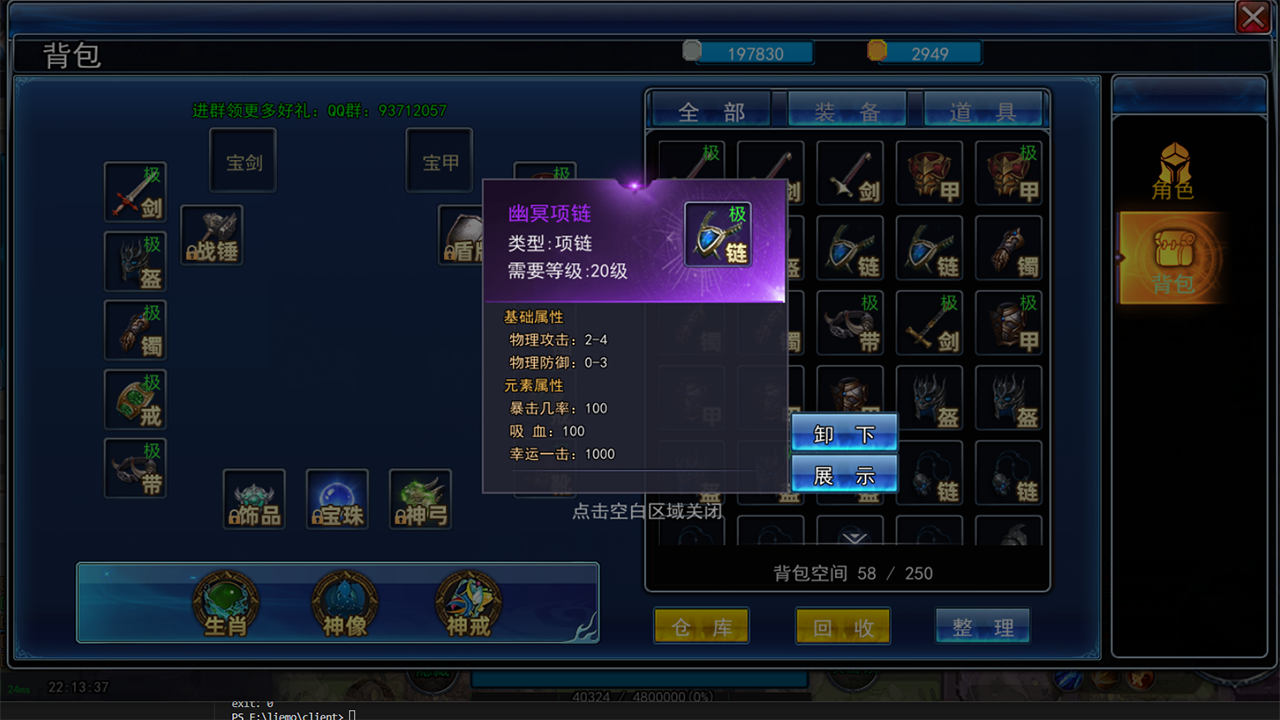The width and height of the screenshot is (1280, 720).
Task: Open the 仓库 warehouse
Action: click(x=702, y=627)
